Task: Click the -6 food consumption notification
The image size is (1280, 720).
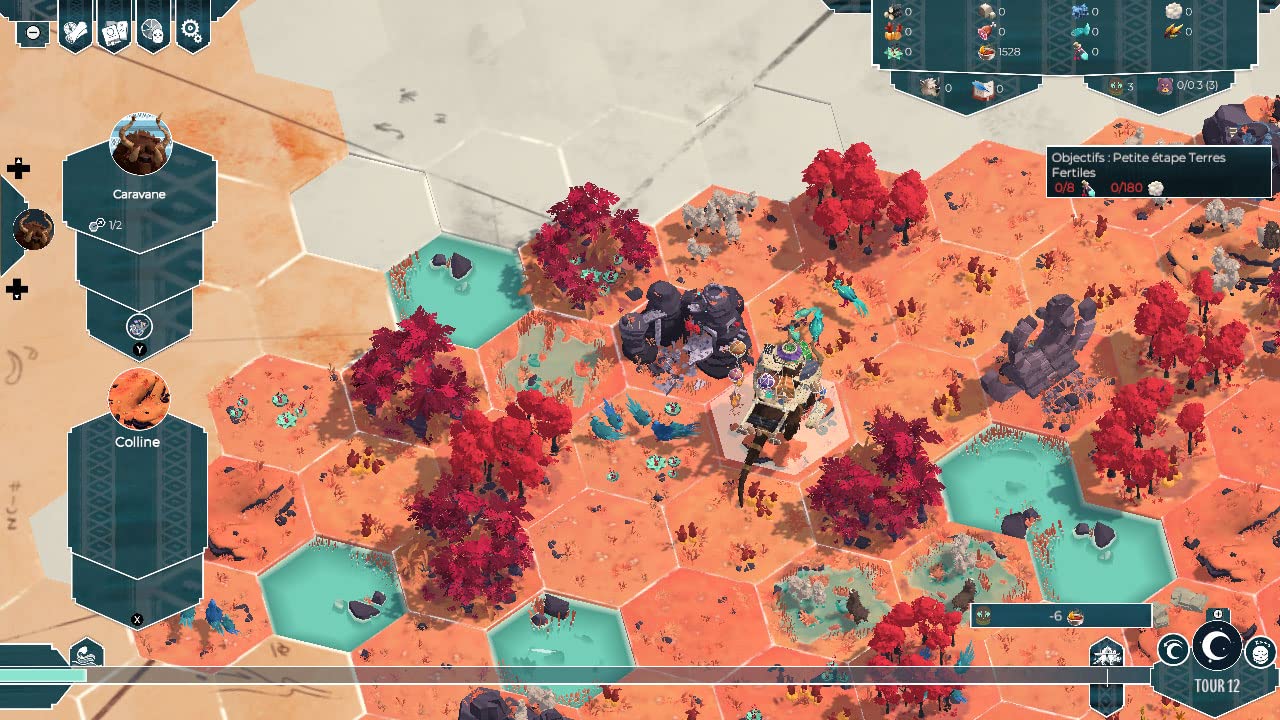Action: (1061, 616)
